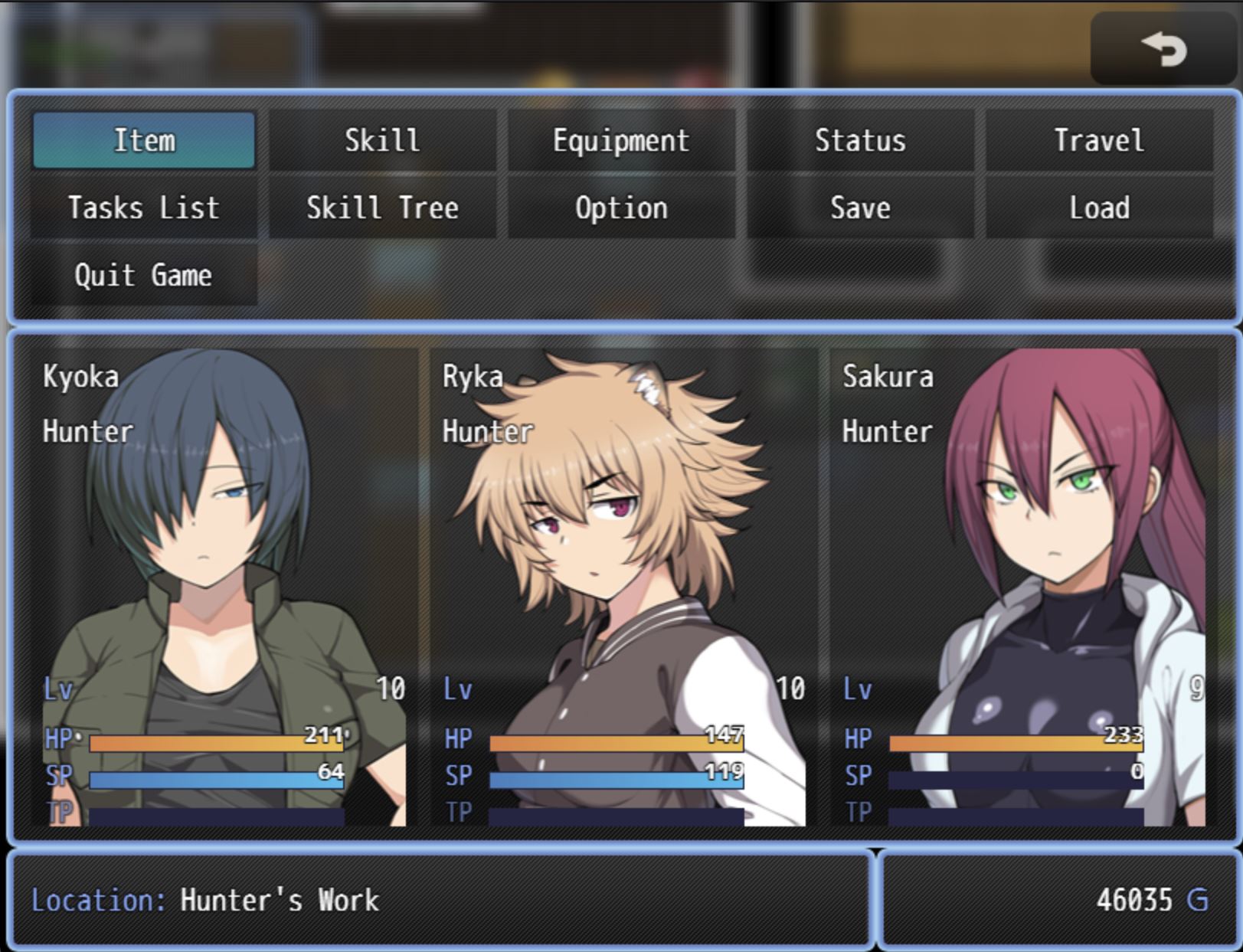Select Save to save the game
1243x952 pixels.
coord(860,208)
